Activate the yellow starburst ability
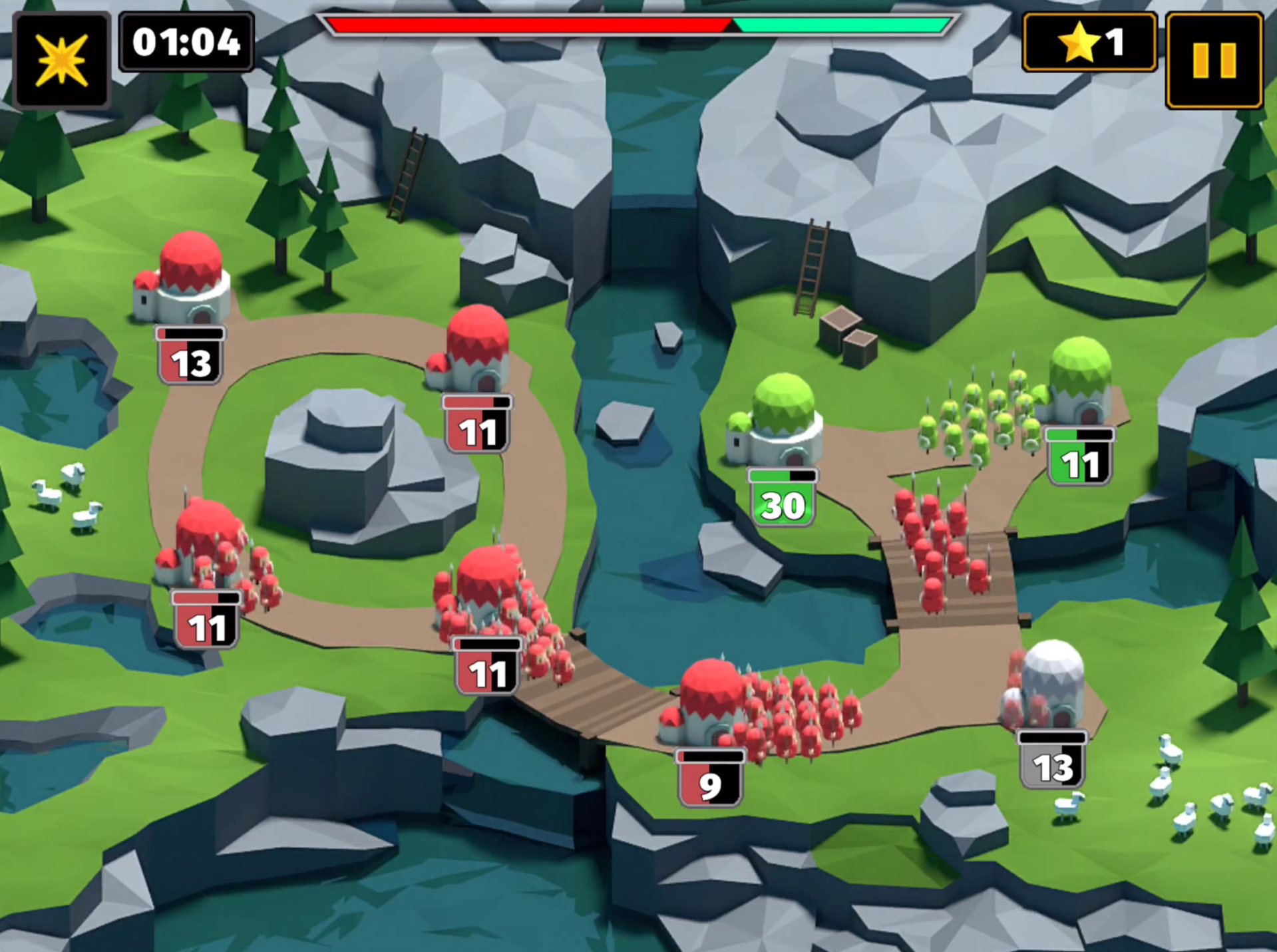 61,61
